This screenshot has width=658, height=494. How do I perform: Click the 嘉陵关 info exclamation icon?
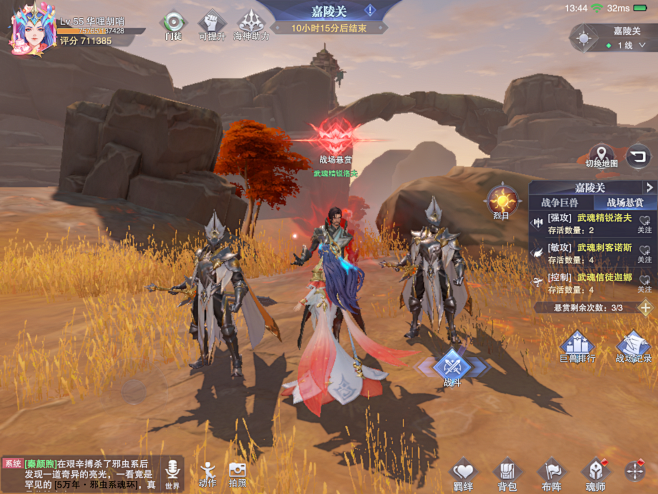pos(370,11)
